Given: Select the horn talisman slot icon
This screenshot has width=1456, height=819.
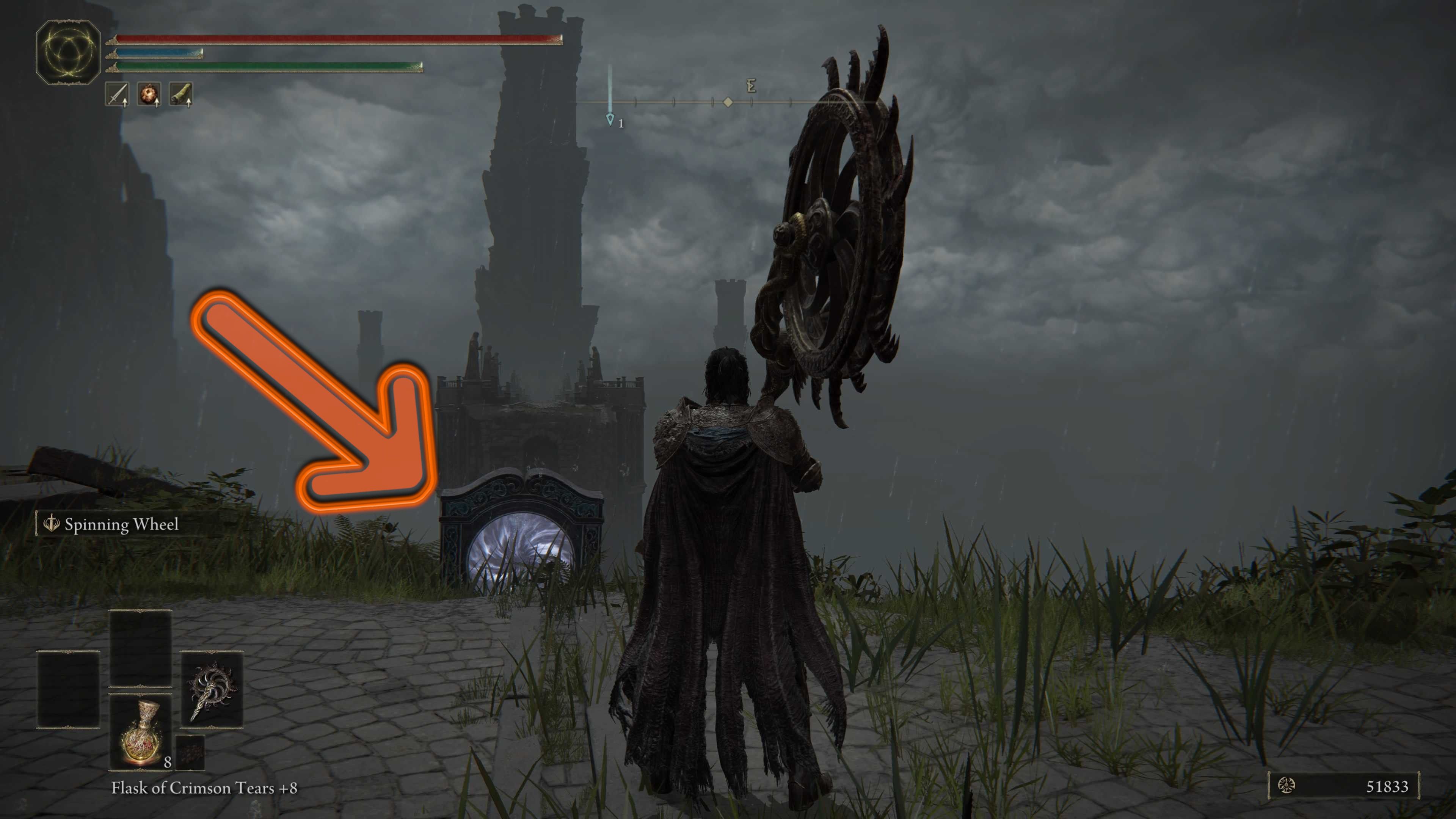Looking at the screenshot, I should point(181,94).
